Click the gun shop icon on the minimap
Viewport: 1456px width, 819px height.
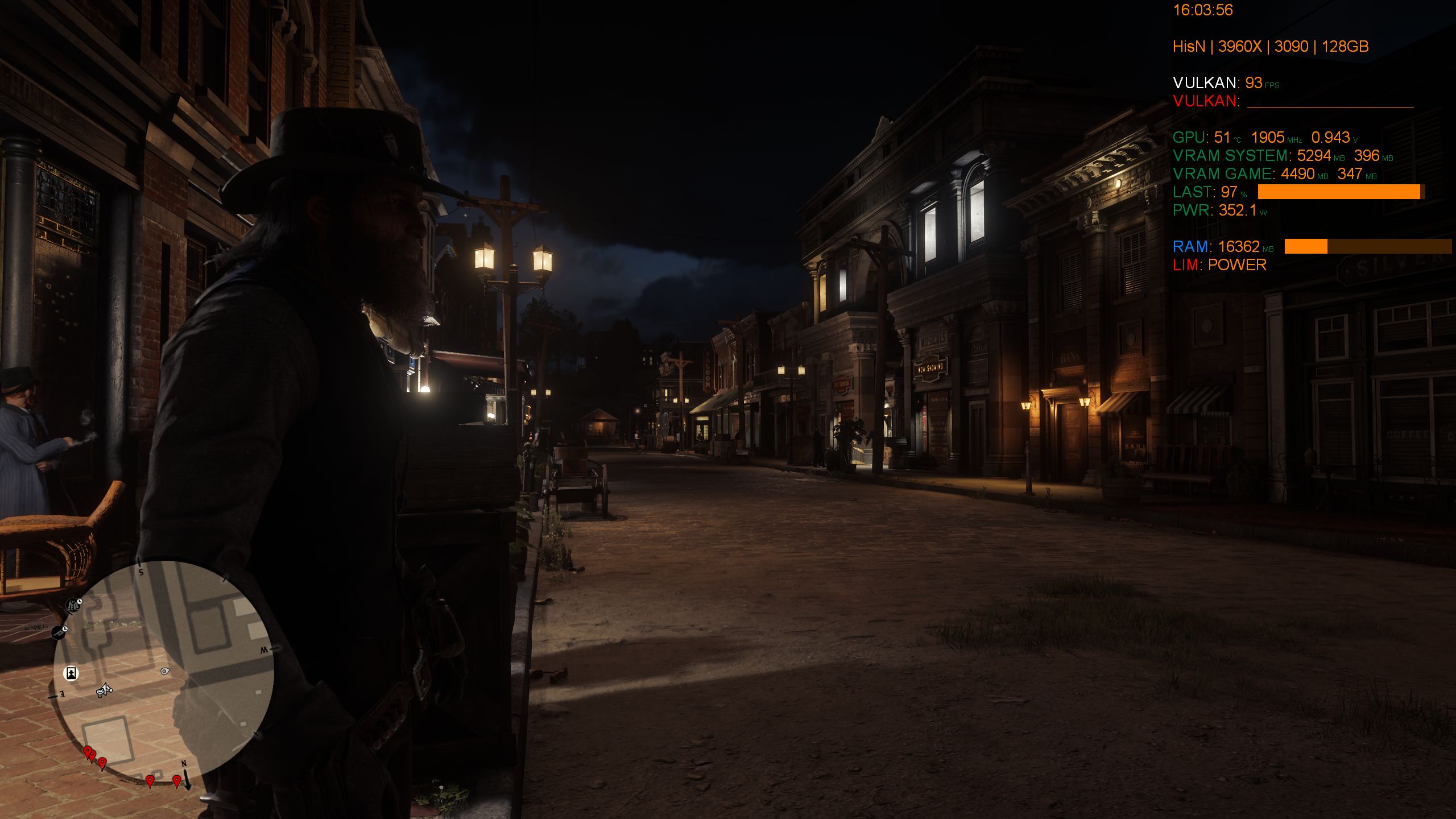tap(59, 631)
